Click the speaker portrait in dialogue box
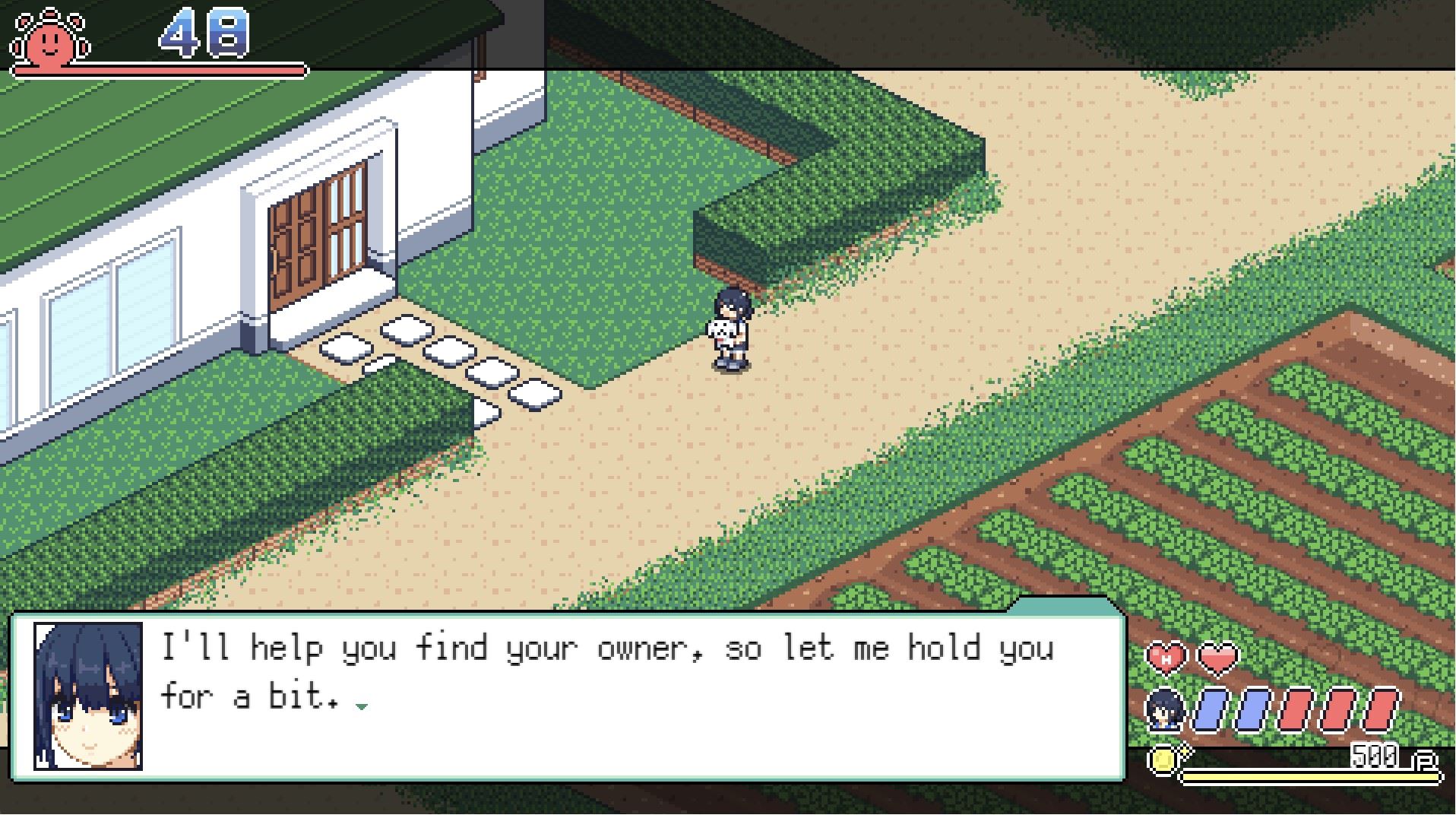The image size is (1456, 815). pyautogui.click(x=88, y=696)
